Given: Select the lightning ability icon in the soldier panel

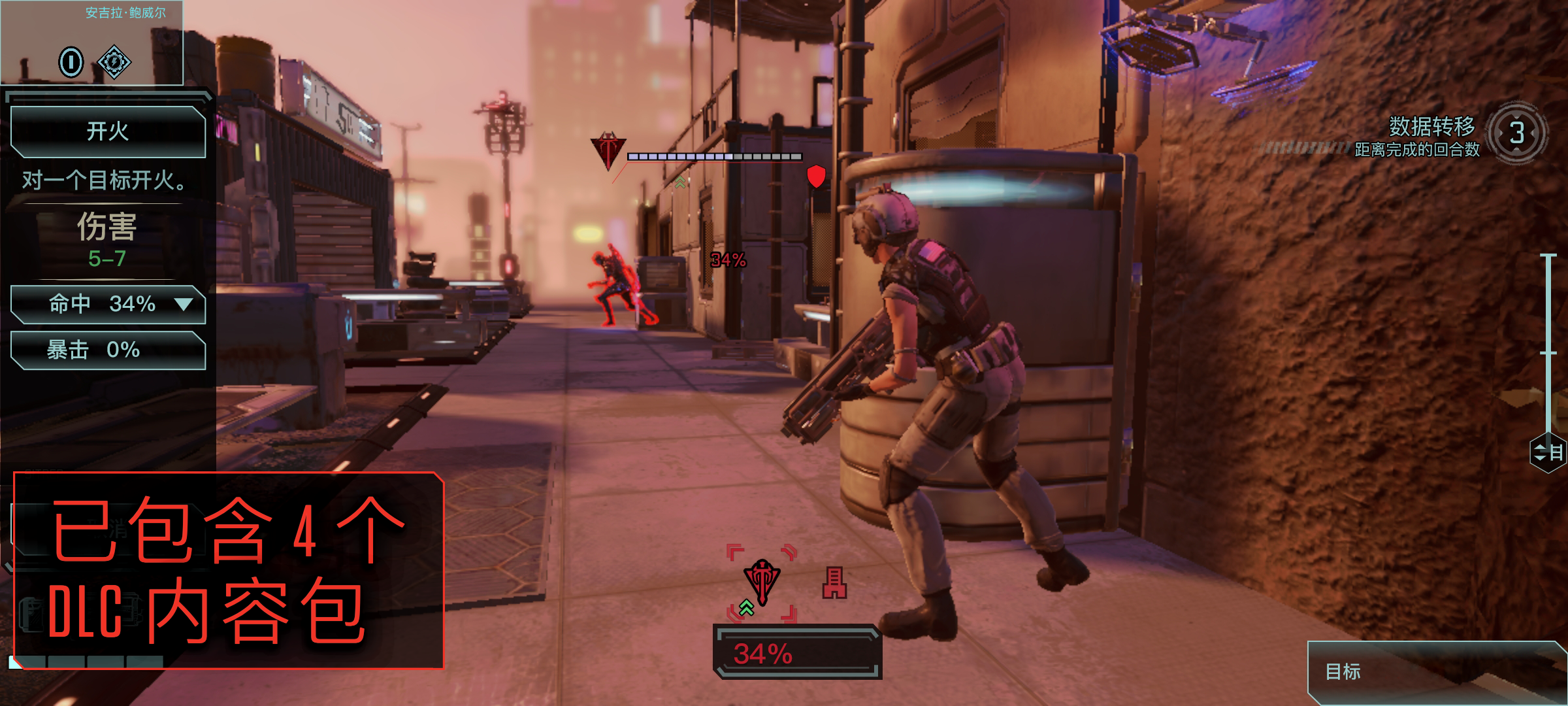Looking at the screenshot, I should click(114, 62).
